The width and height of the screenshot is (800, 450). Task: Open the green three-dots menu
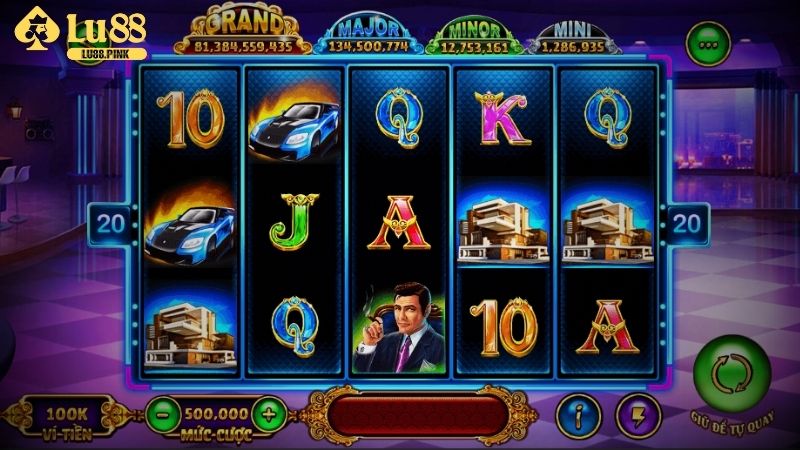pyautogui.click(x=706, y=45)
